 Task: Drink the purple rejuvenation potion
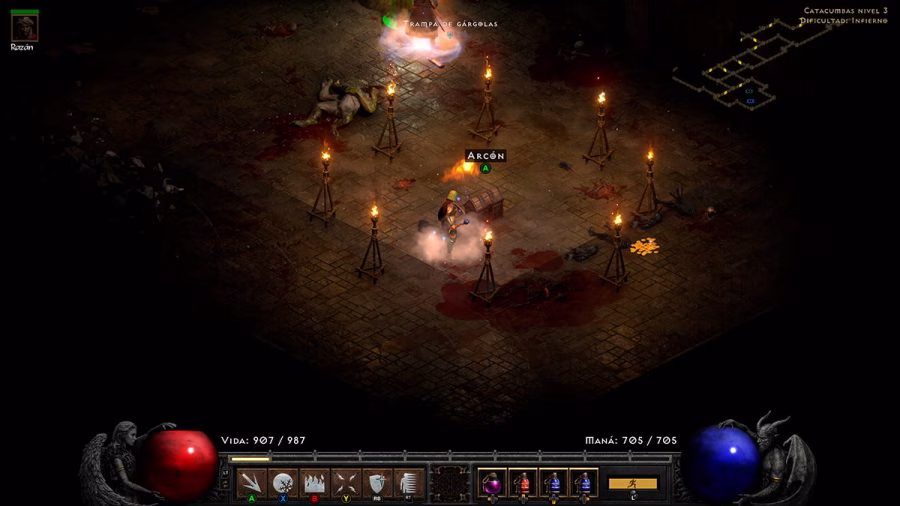tap(492, 483)
